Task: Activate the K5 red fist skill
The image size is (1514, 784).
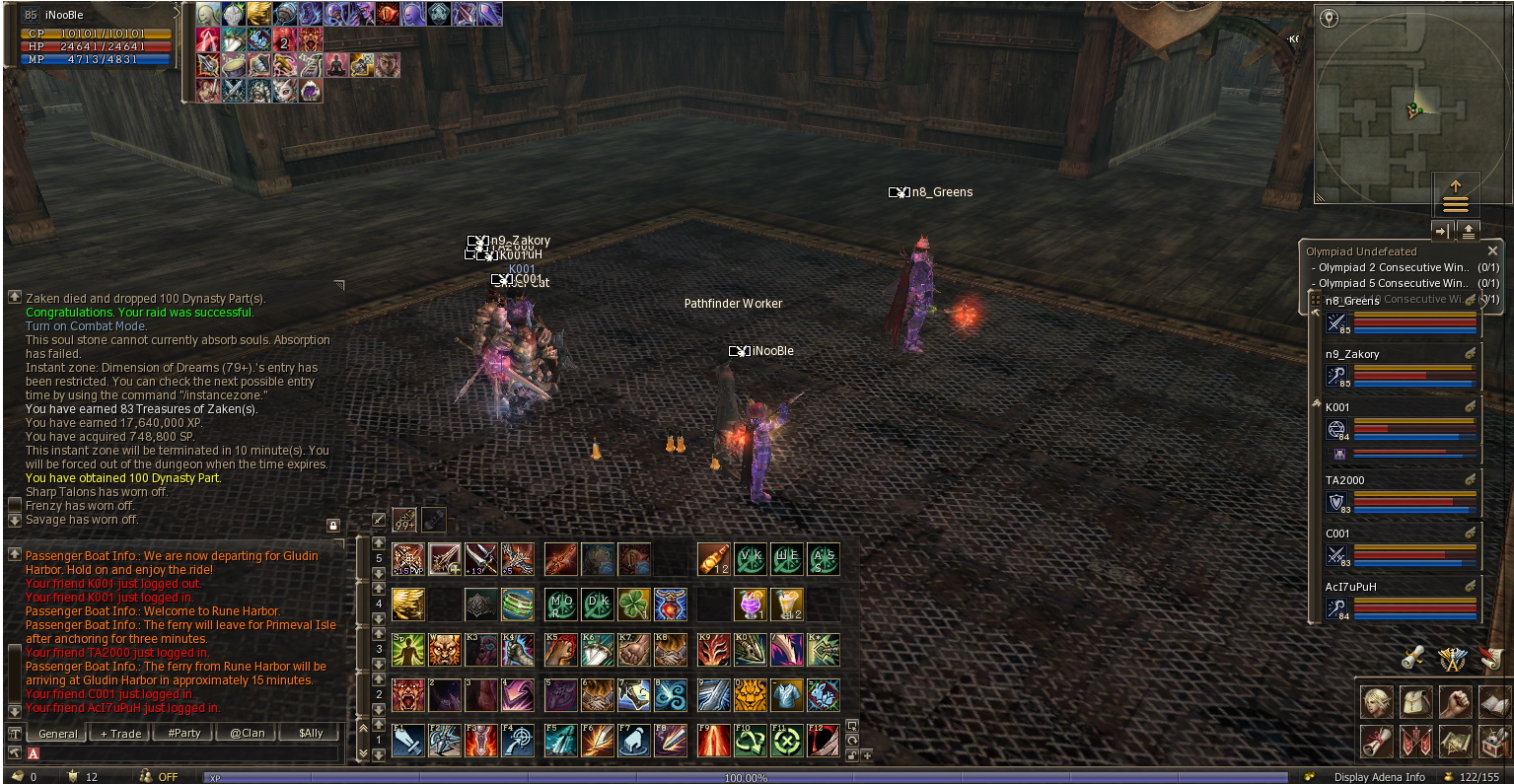Action: coord(561,650)
